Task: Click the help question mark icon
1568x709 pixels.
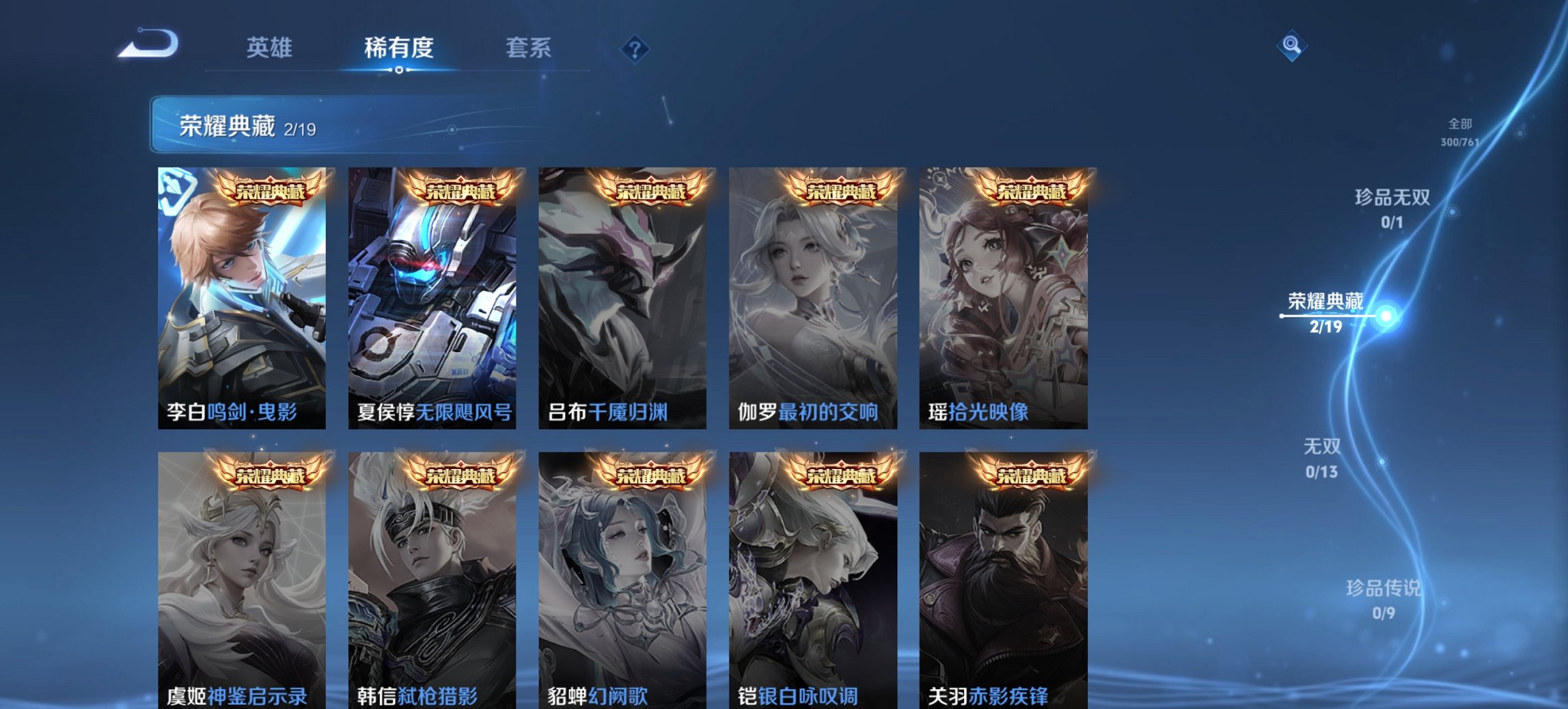Action: tap(635, 49)
